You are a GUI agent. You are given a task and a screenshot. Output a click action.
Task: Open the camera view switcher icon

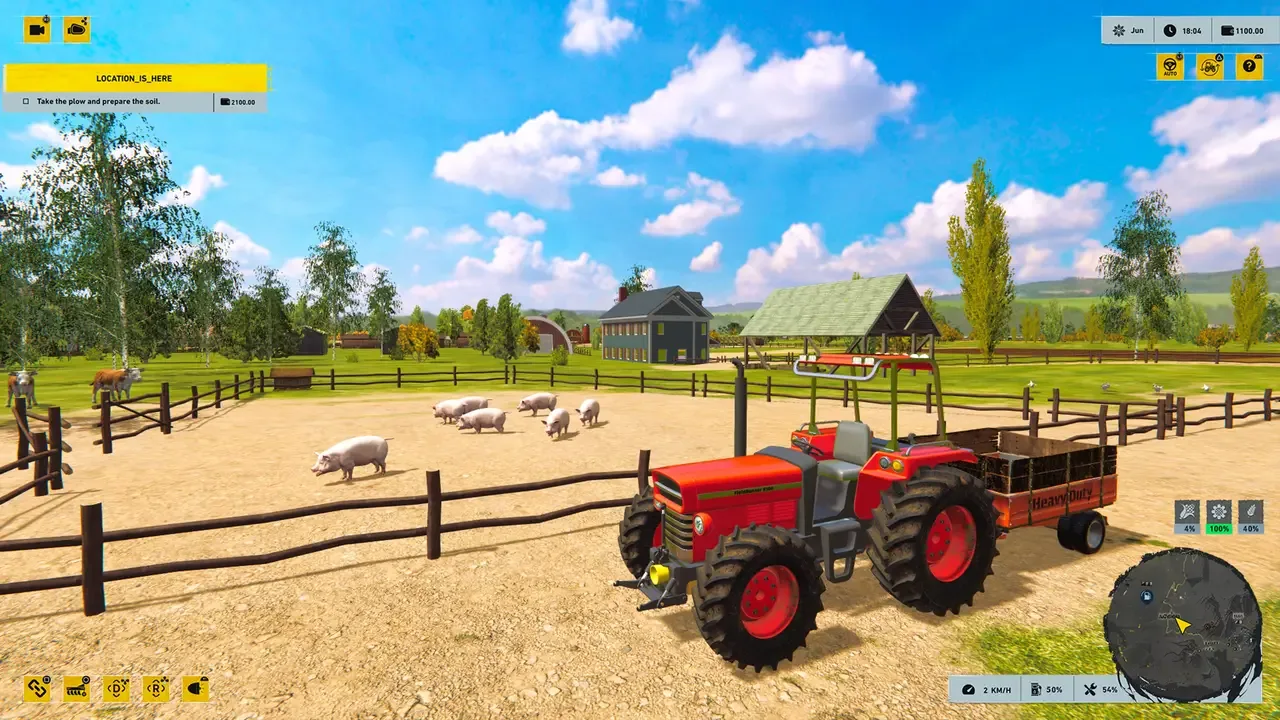click(x=37, y=29)
